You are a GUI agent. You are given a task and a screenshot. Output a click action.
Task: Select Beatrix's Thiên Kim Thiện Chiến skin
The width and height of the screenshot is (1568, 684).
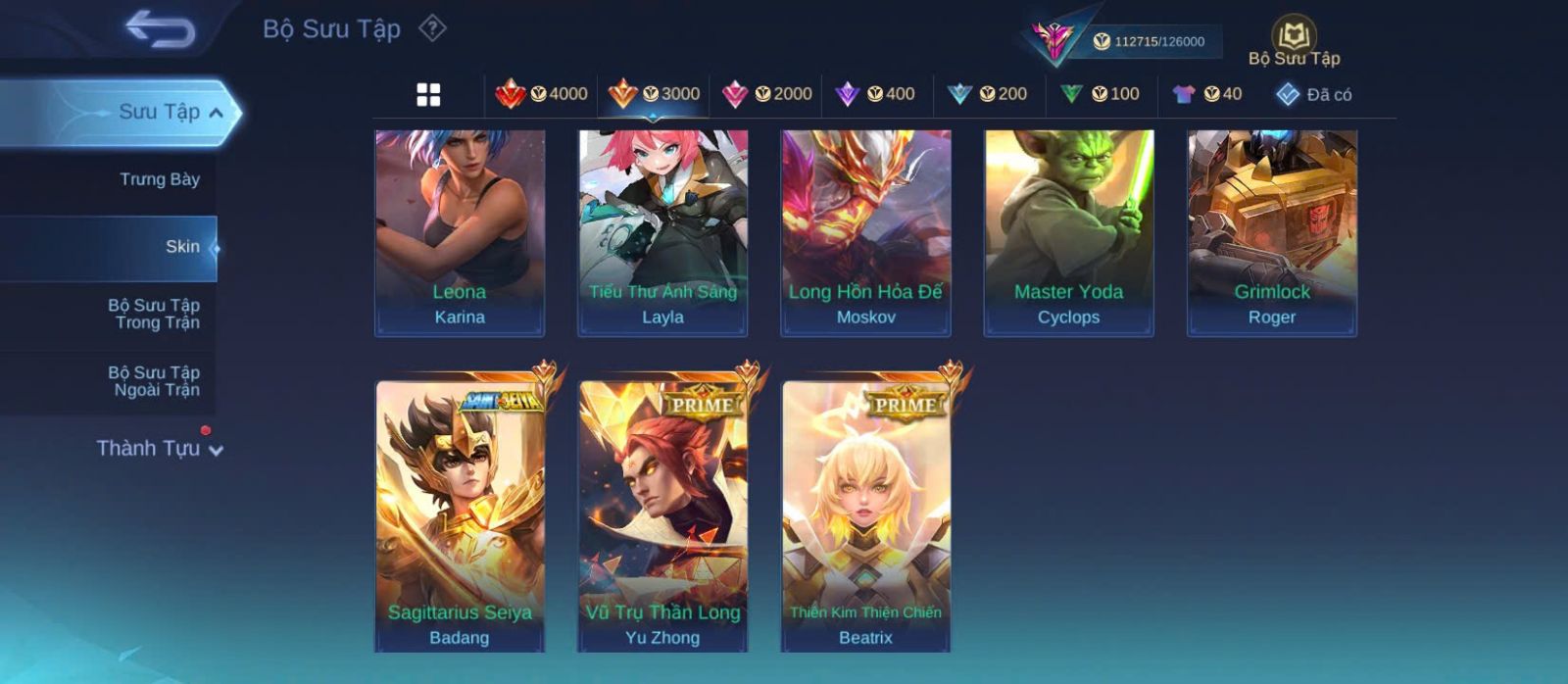(x=865, y=515)
